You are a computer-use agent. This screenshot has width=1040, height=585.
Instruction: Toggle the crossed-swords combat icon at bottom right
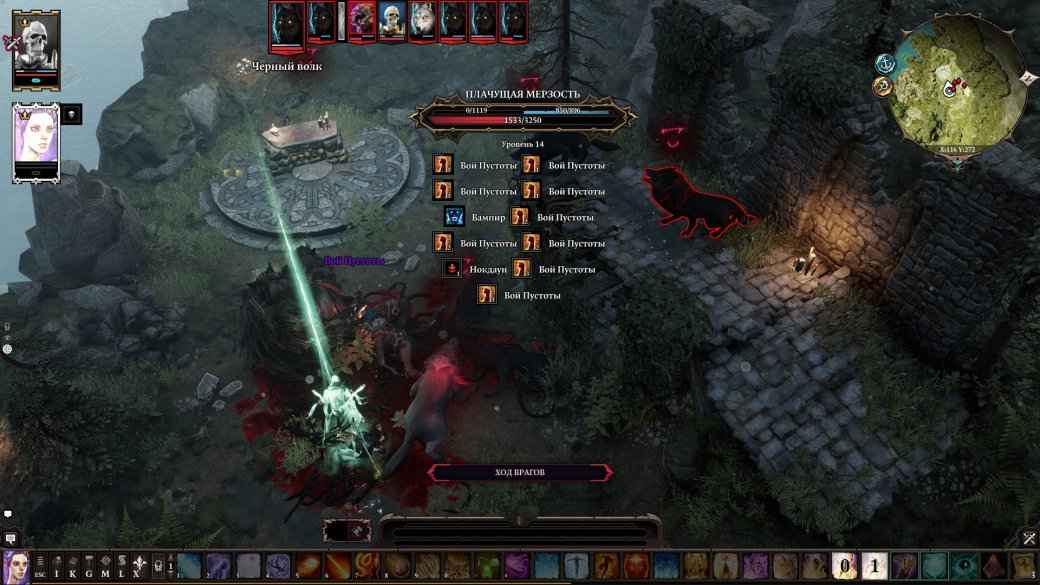click(x=1029, y=539)
